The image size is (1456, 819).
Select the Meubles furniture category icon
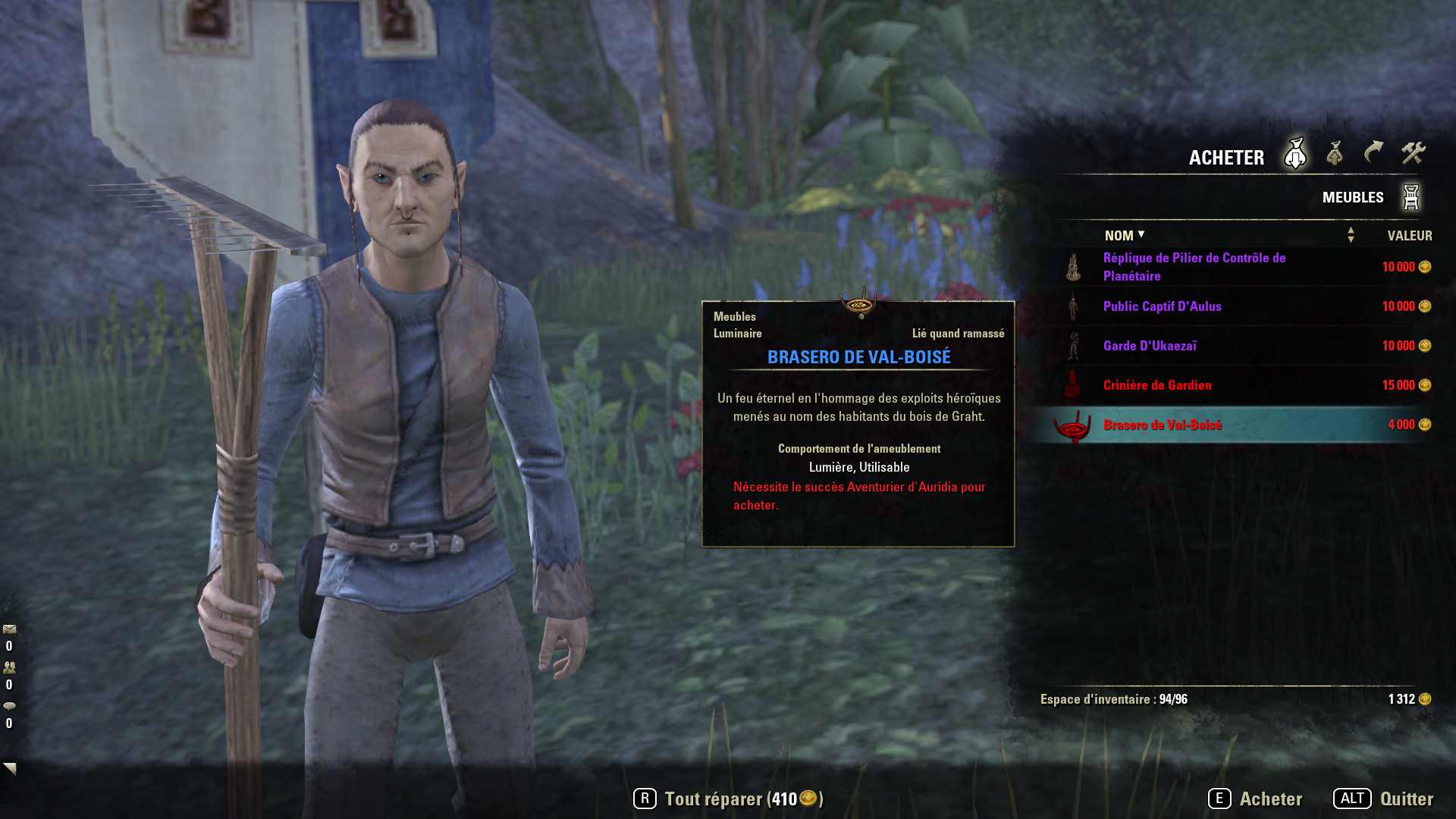(x=1410, y=197)
